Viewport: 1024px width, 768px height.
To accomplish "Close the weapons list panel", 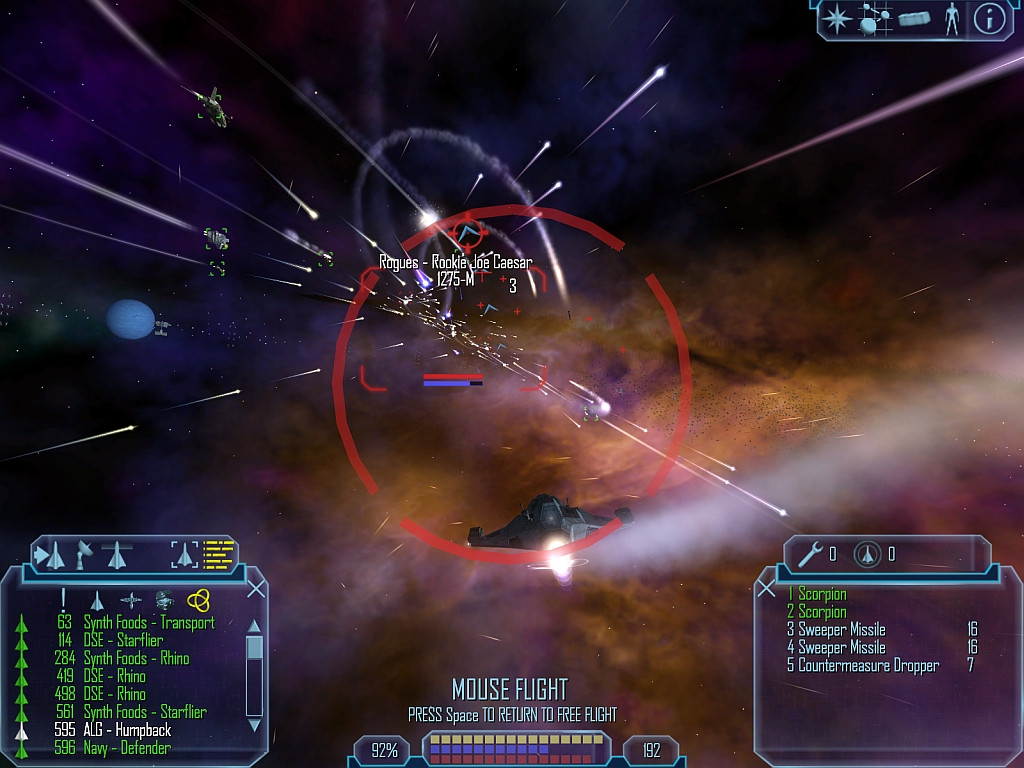I will 767,589.
